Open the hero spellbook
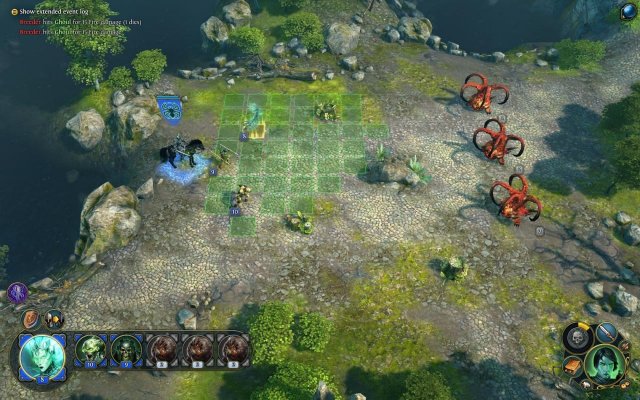The image size is (640, 400). (573, 366)
